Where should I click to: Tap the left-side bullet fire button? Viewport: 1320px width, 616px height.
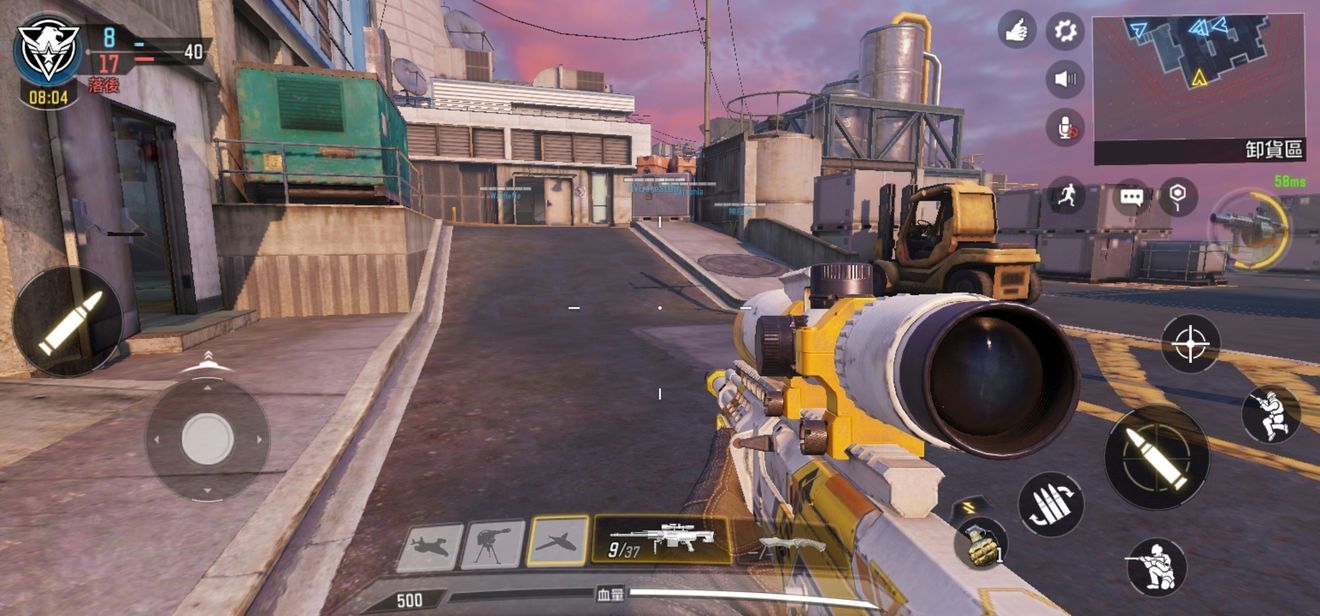tap(68, 321)
